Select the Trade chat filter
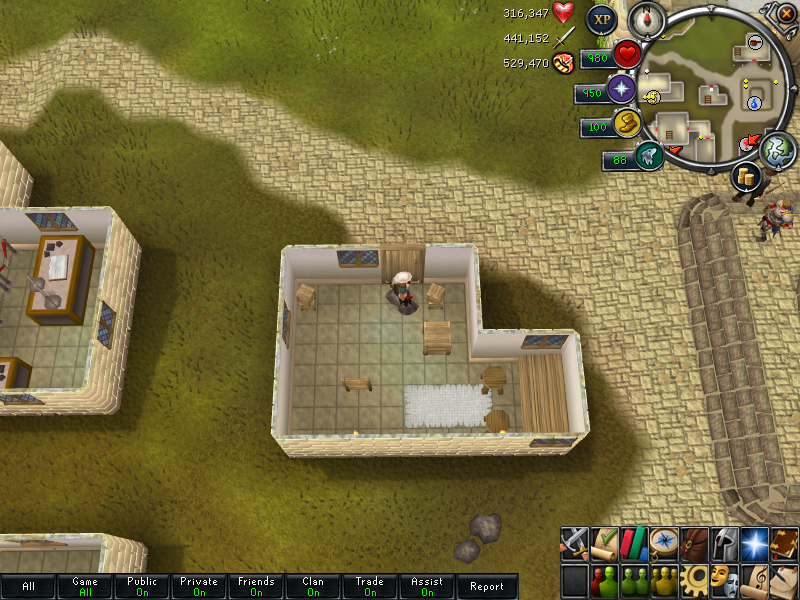Screen dimensions: 800x600 click(x=370, y=587)
